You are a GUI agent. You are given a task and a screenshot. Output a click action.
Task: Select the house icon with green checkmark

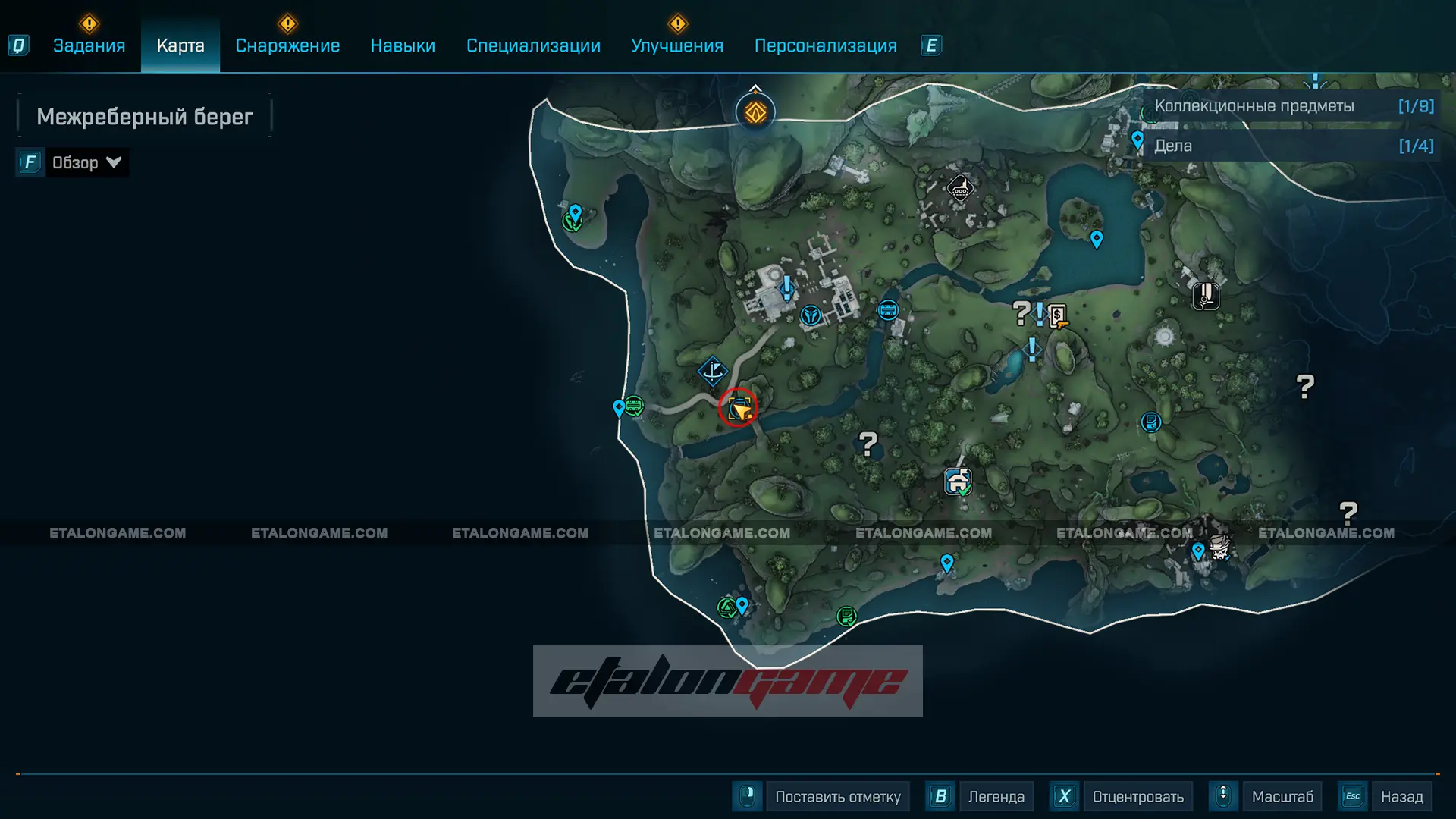(958, 481)
